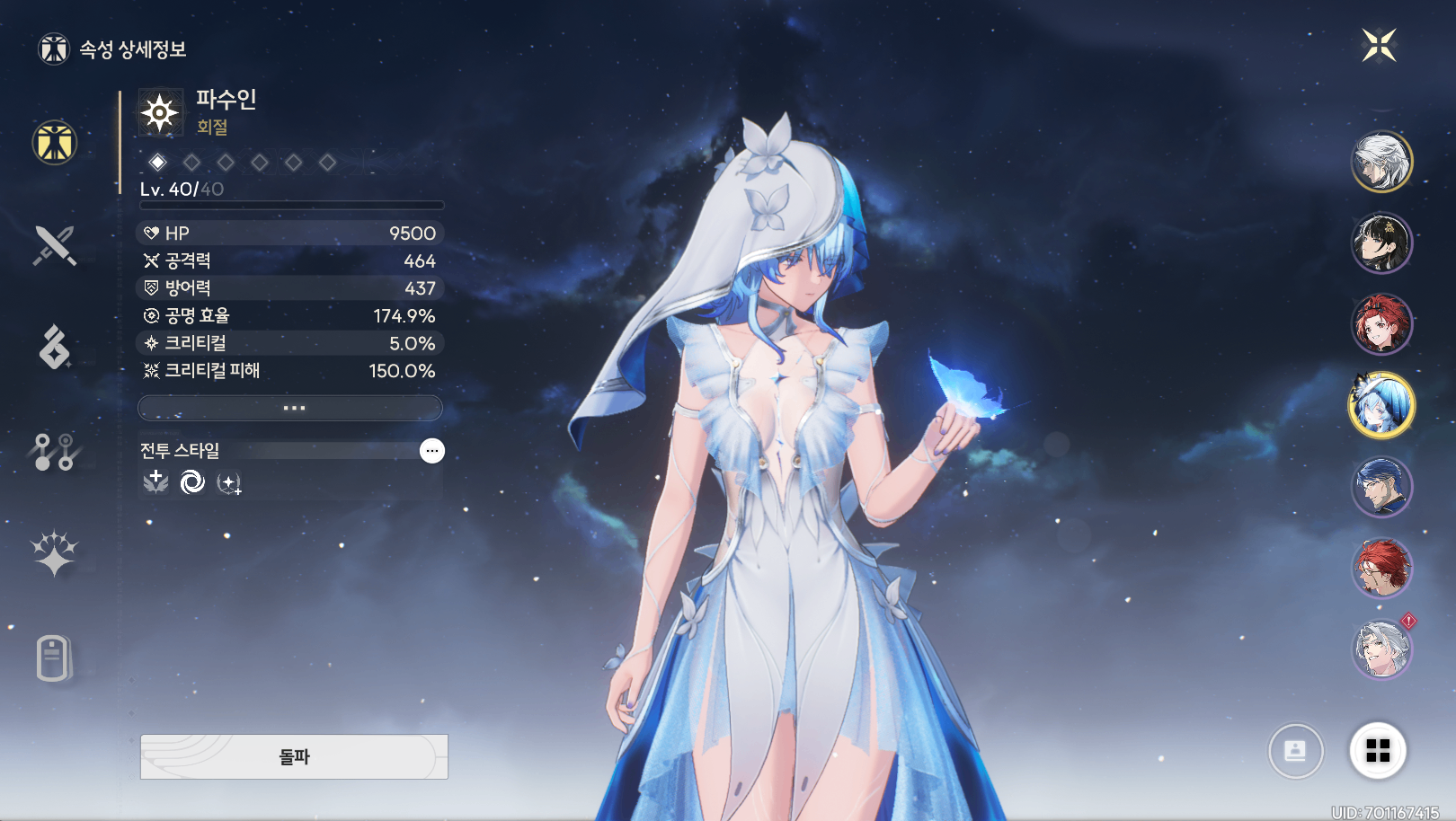Viewport: 1456px width, 821px height.
Task: Open the 전투 스타일 details bubble
Action: (x=432, y=451)
